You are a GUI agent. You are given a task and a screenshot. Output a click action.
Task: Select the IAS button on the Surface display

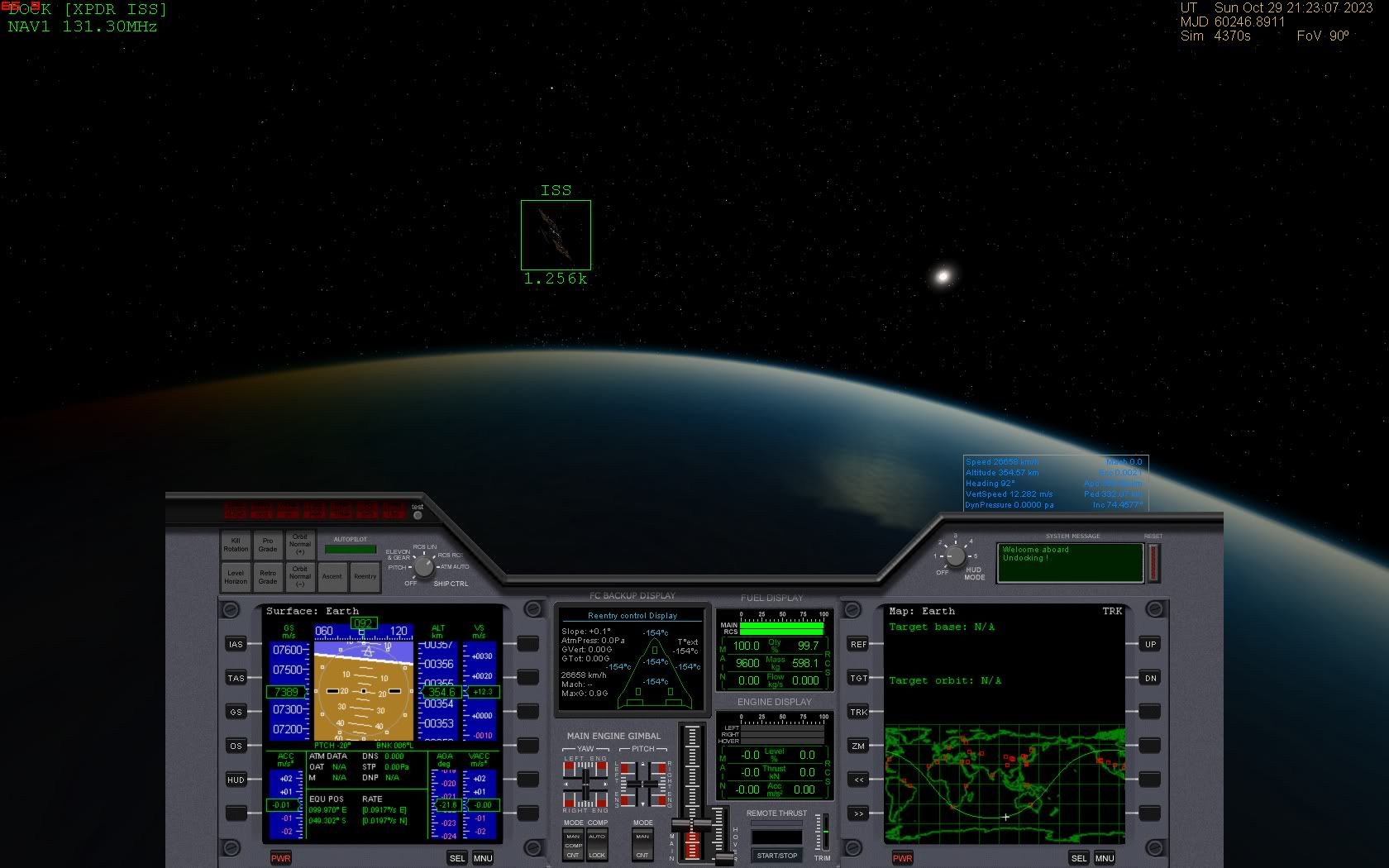point(236,644)
